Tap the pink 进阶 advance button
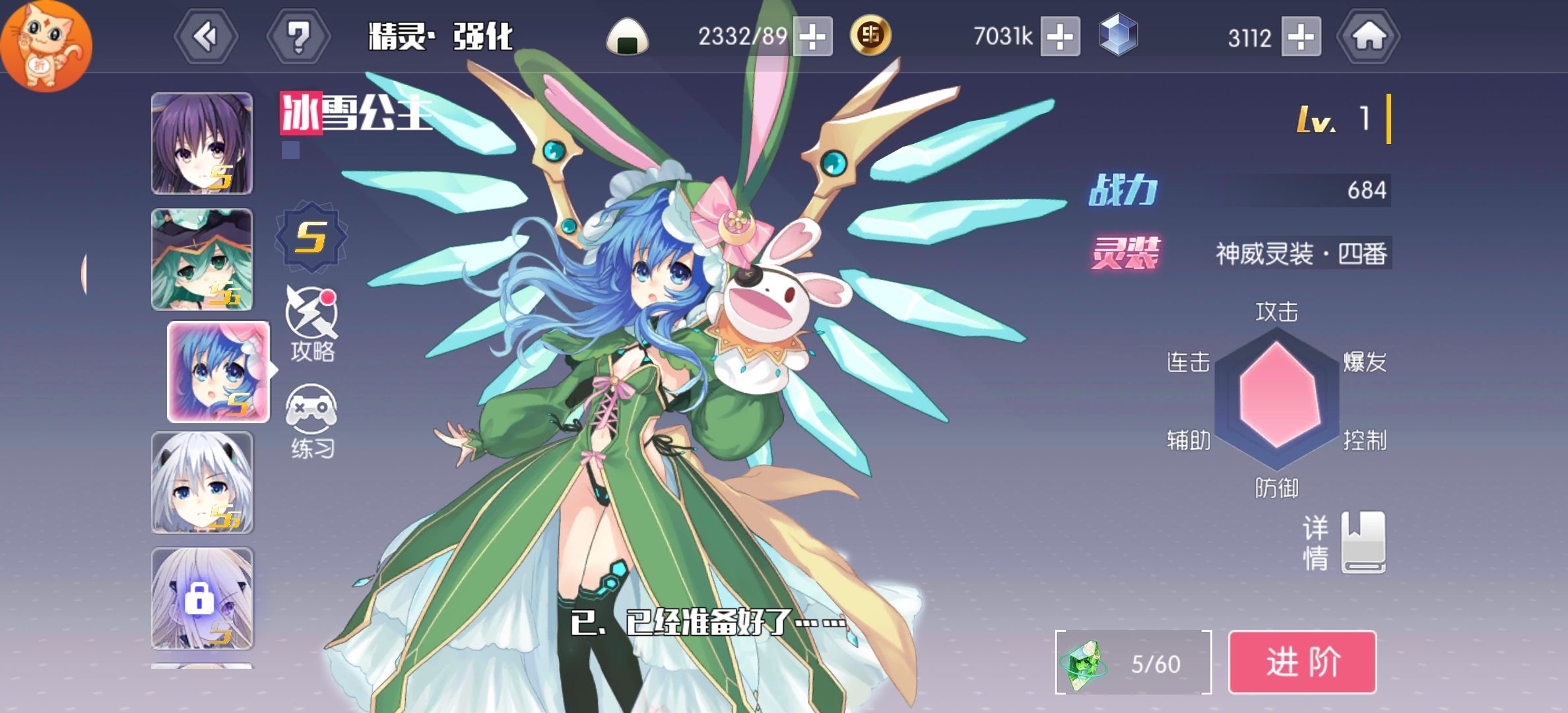 [1301, 662]
